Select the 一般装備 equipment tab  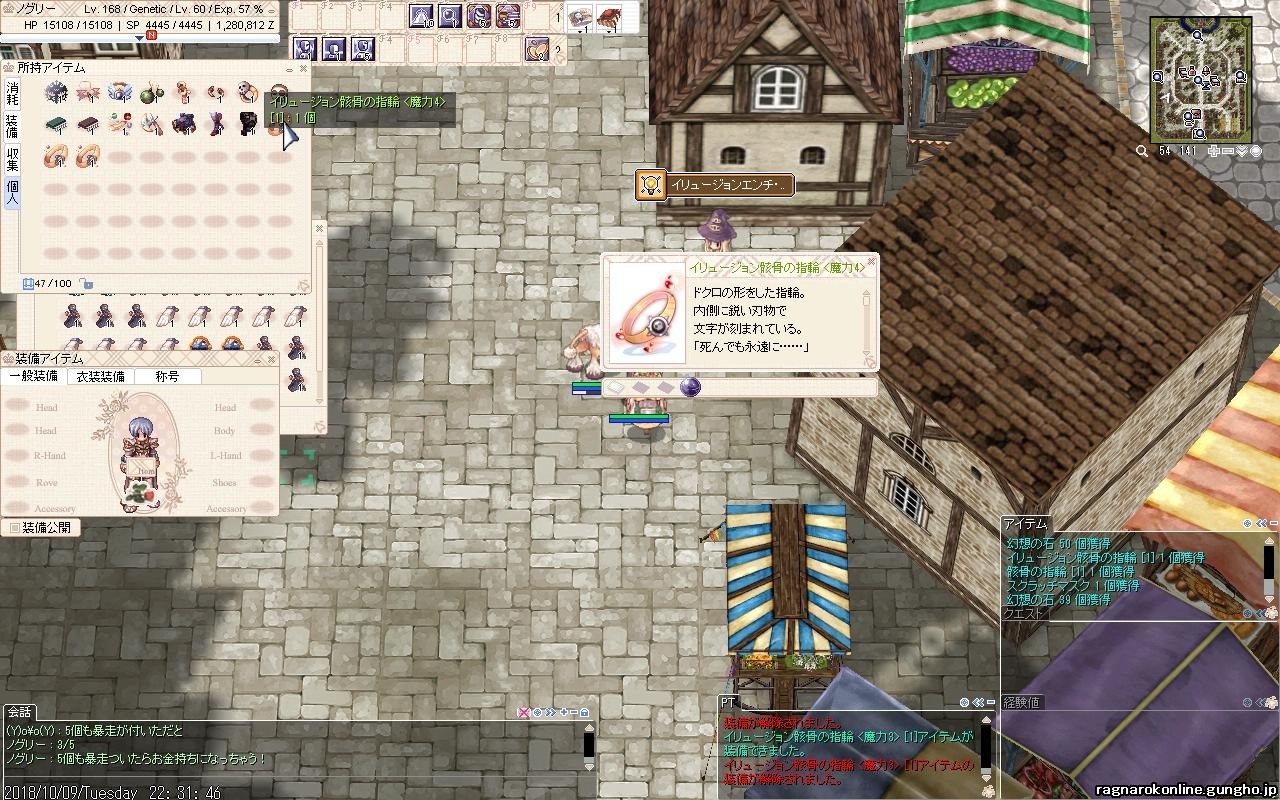click(x=33, y=376)
